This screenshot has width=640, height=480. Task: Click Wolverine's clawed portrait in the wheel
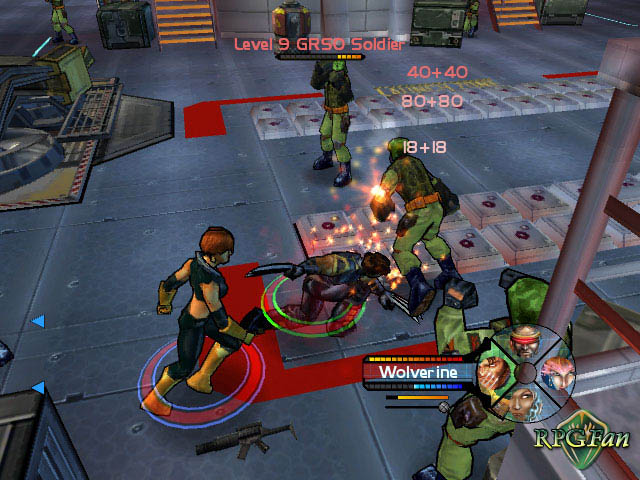point(491,374)
